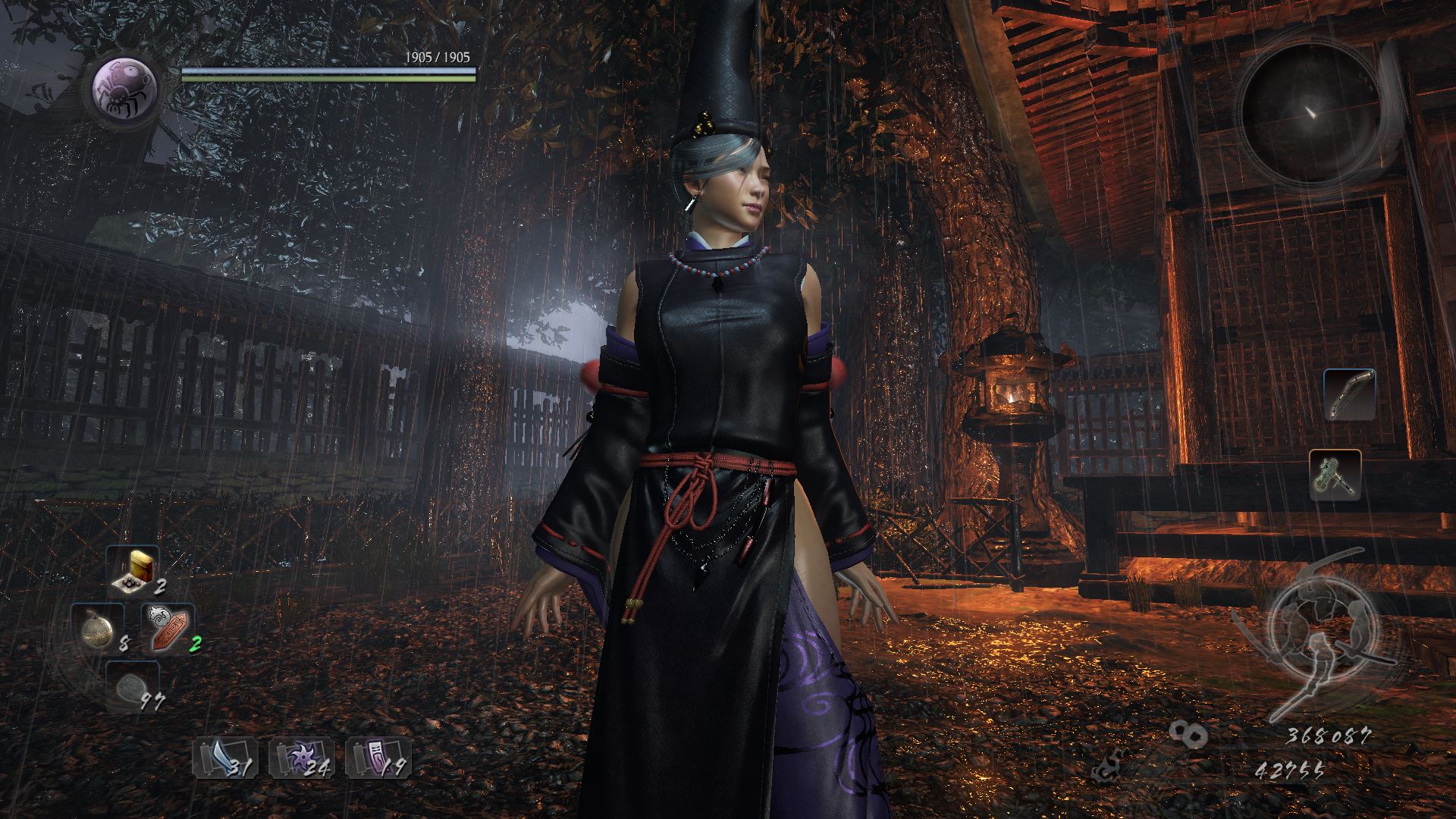
Task: Pick the grey stone item slot
Action: point(130,686)
